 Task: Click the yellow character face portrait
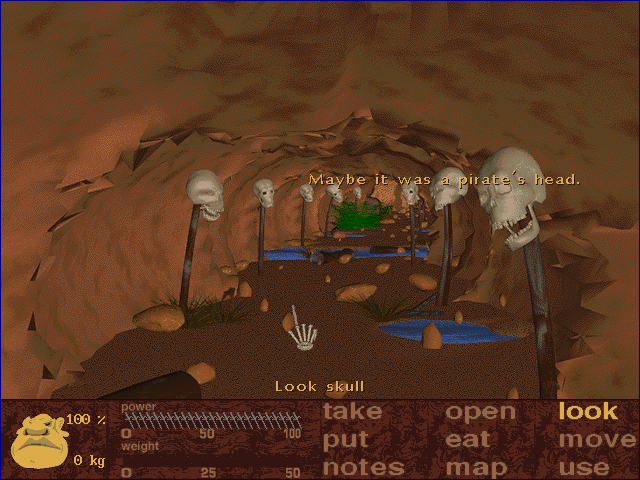(40, 442)
